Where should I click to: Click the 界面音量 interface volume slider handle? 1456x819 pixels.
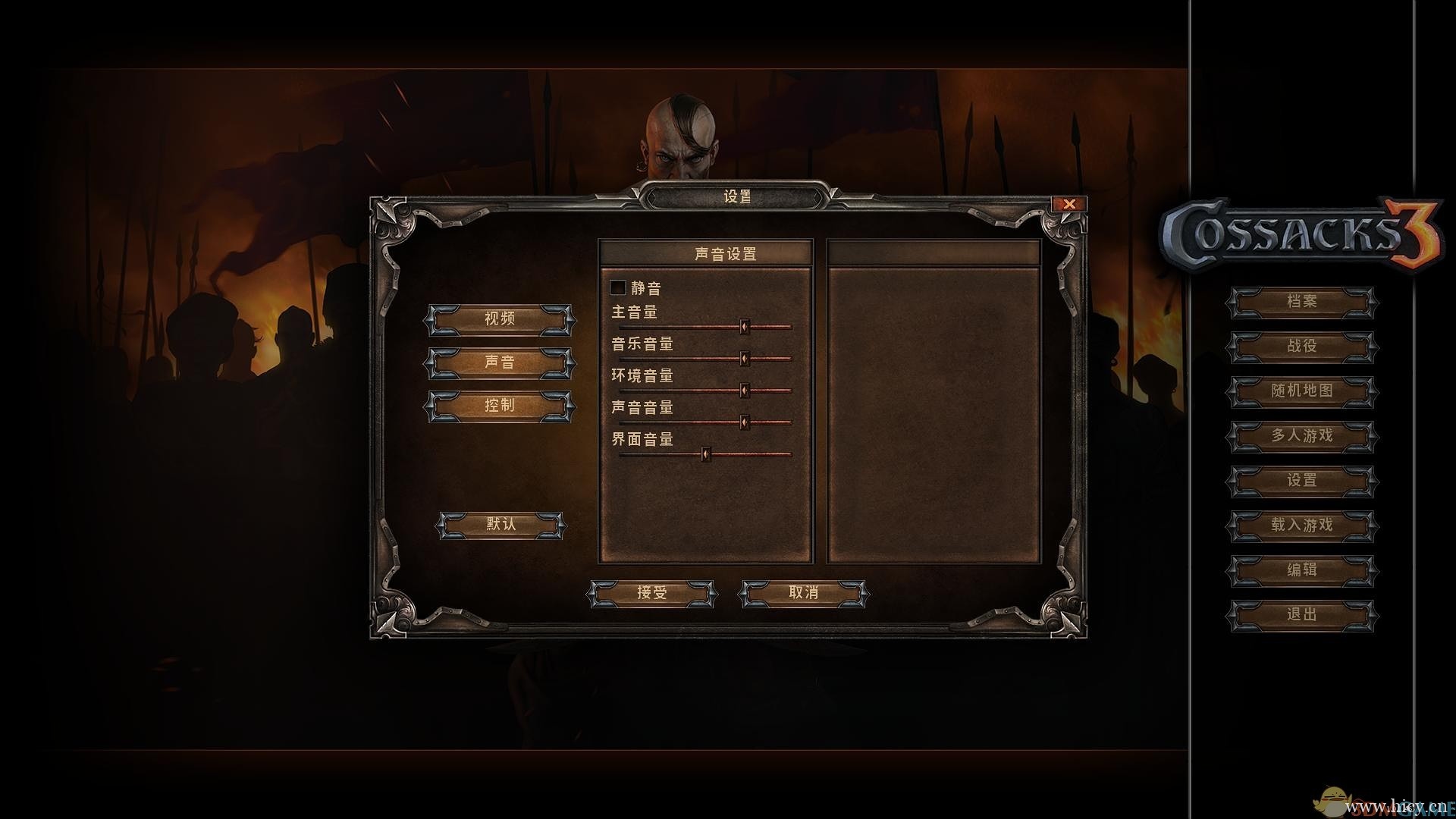pos(705,454)
